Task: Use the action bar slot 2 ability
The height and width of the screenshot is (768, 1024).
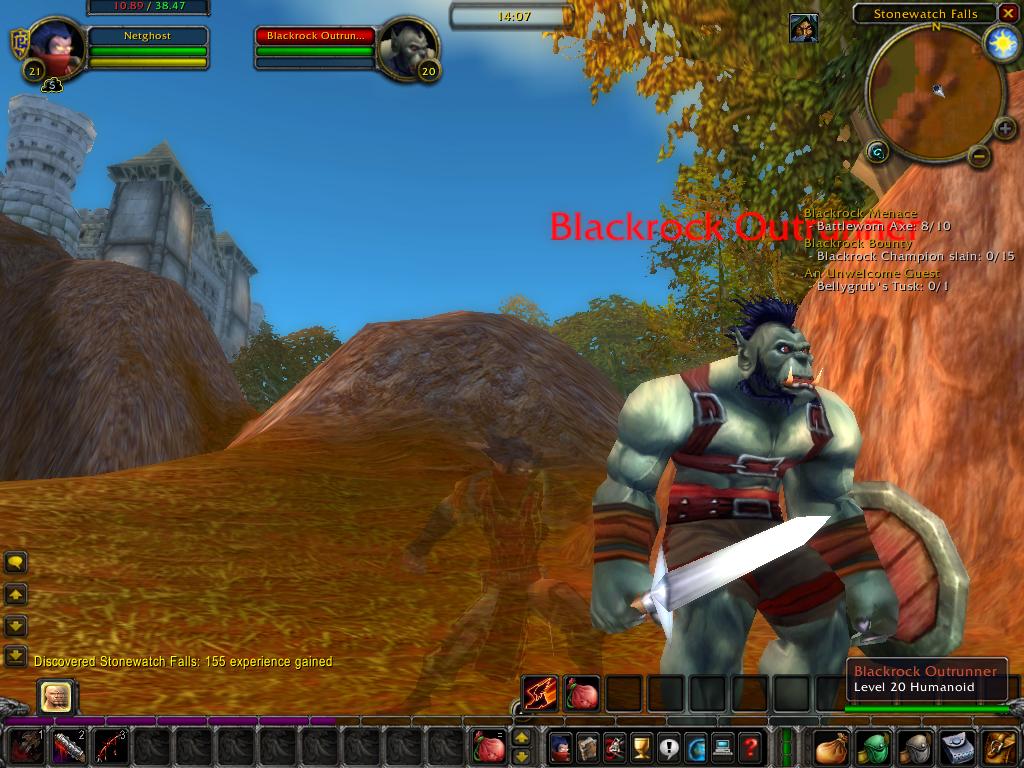Action: (69, 747)
